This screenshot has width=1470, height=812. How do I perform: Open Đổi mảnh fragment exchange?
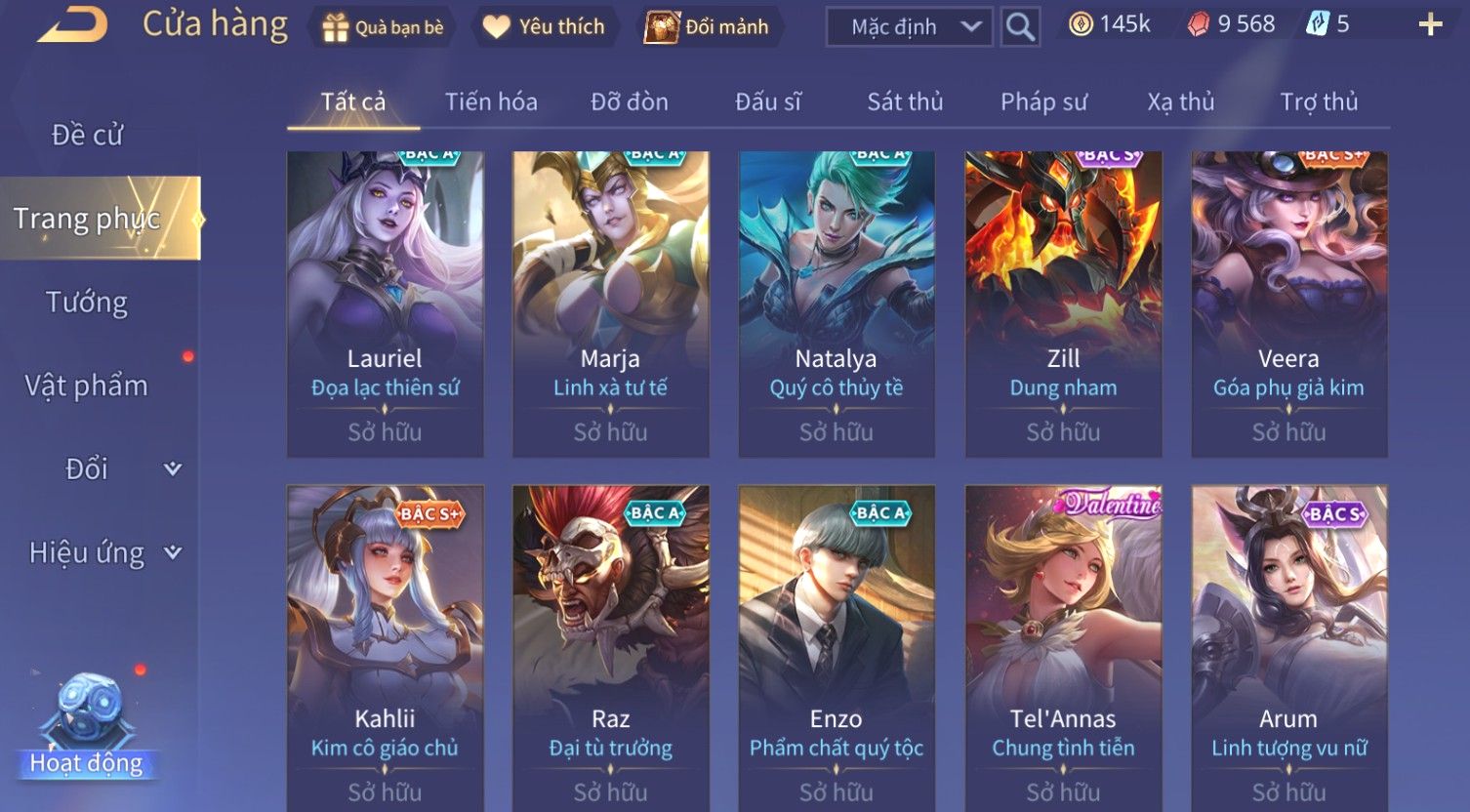(707, 27)
